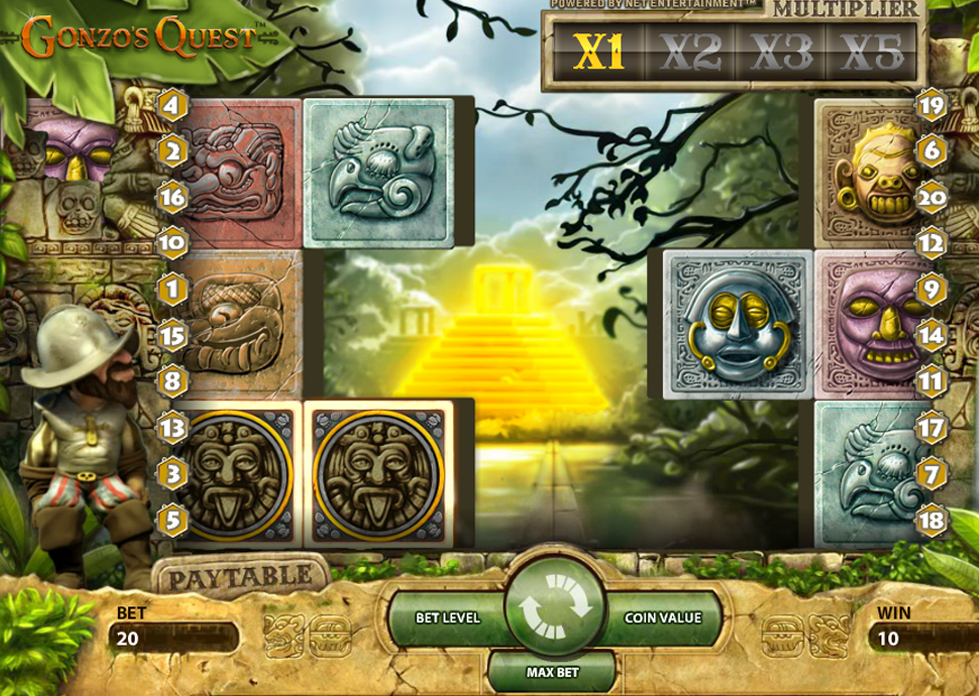Click payline 18 marker

click(931, 519)
